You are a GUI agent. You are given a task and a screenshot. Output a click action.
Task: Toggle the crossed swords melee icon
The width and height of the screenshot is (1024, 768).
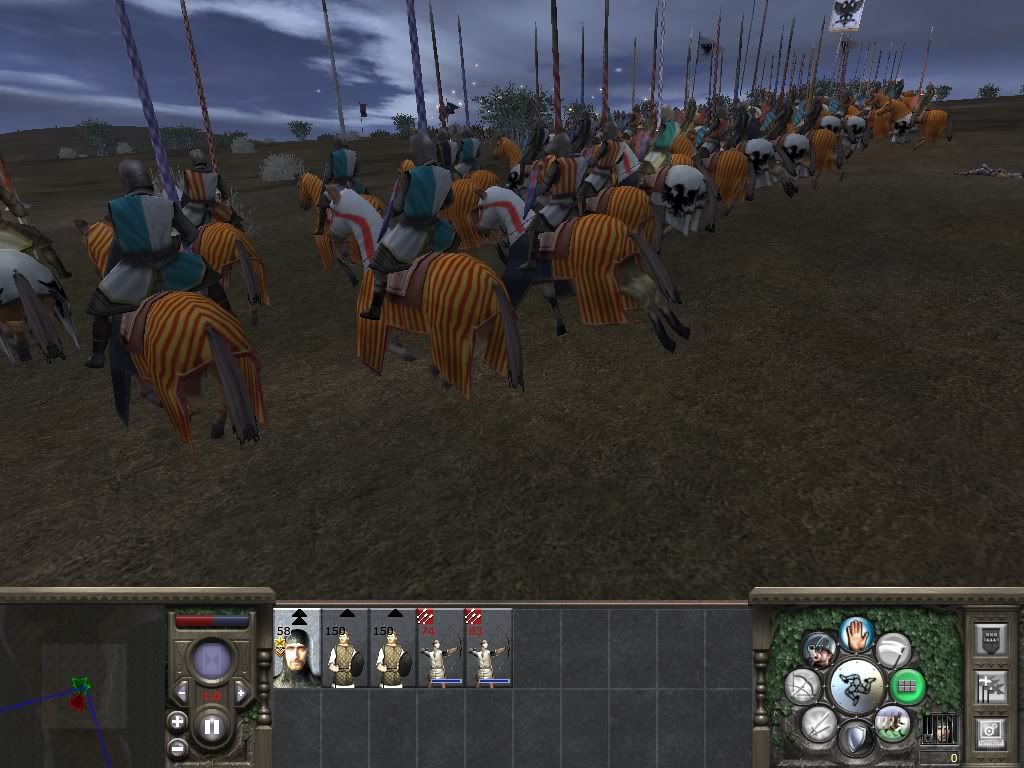[818, 723]
